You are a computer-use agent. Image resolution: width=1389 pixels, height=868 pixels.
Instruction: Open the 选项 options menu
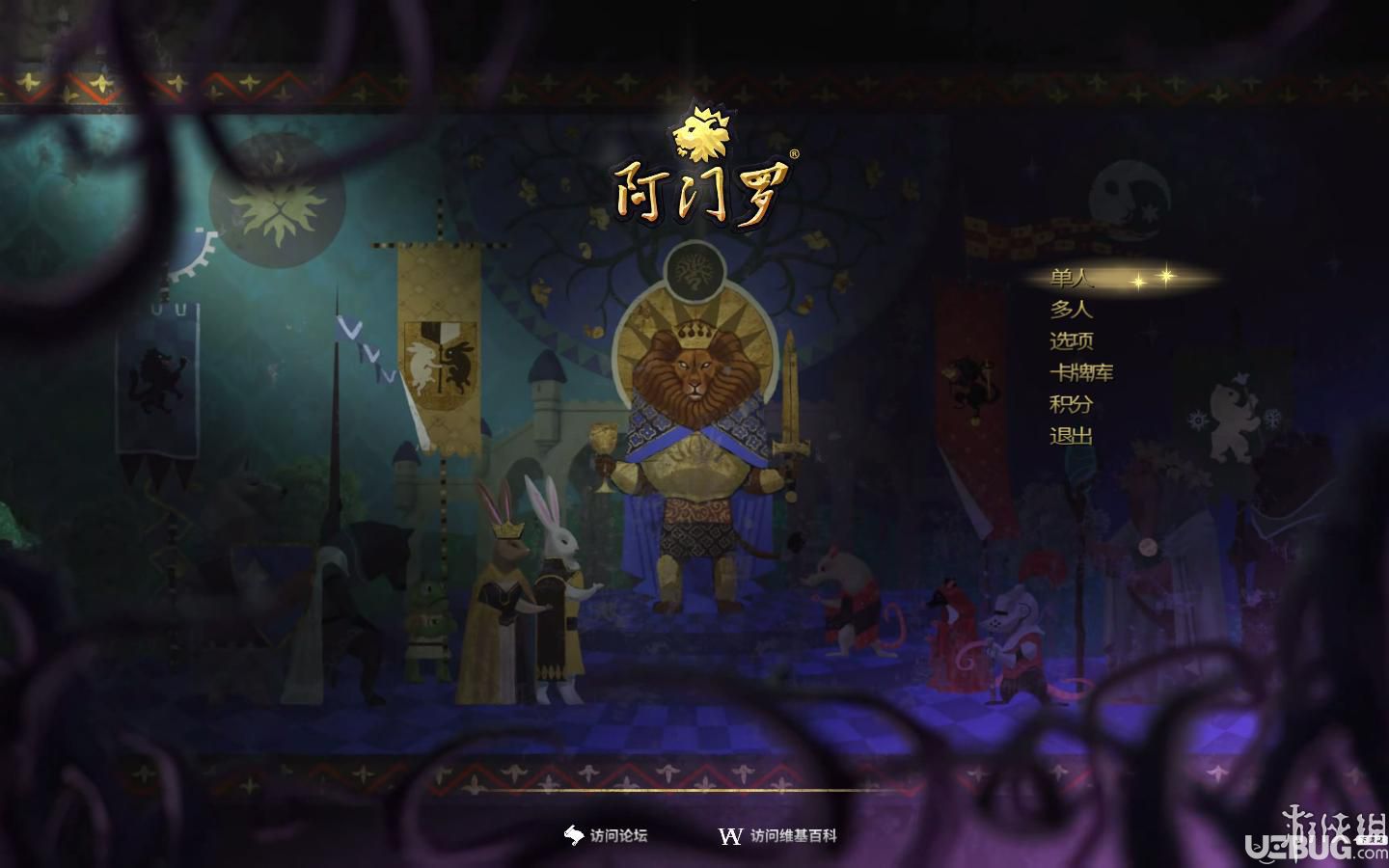pos(1071,341)
